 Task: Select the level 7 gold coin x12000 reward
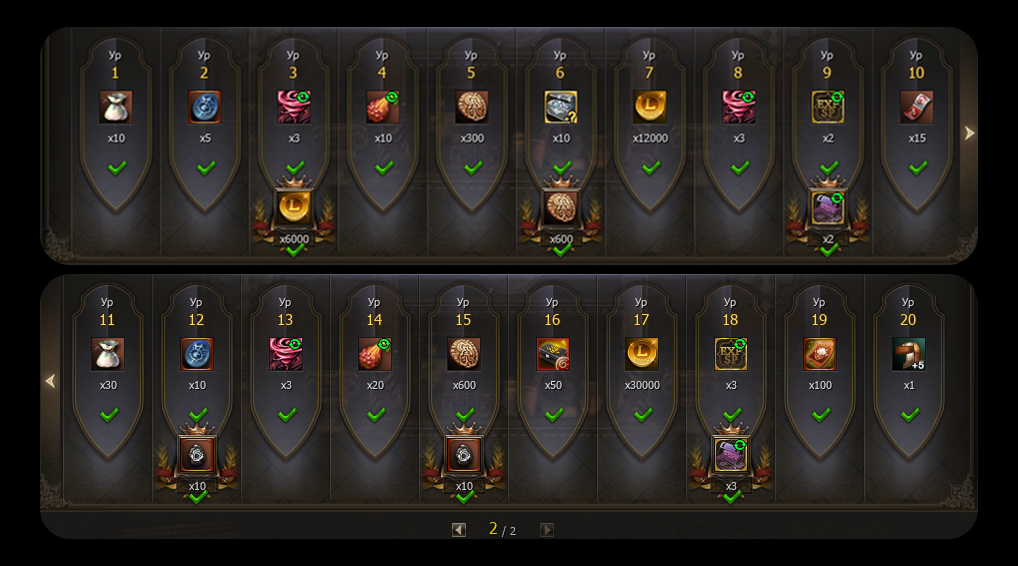pos(649,107)
